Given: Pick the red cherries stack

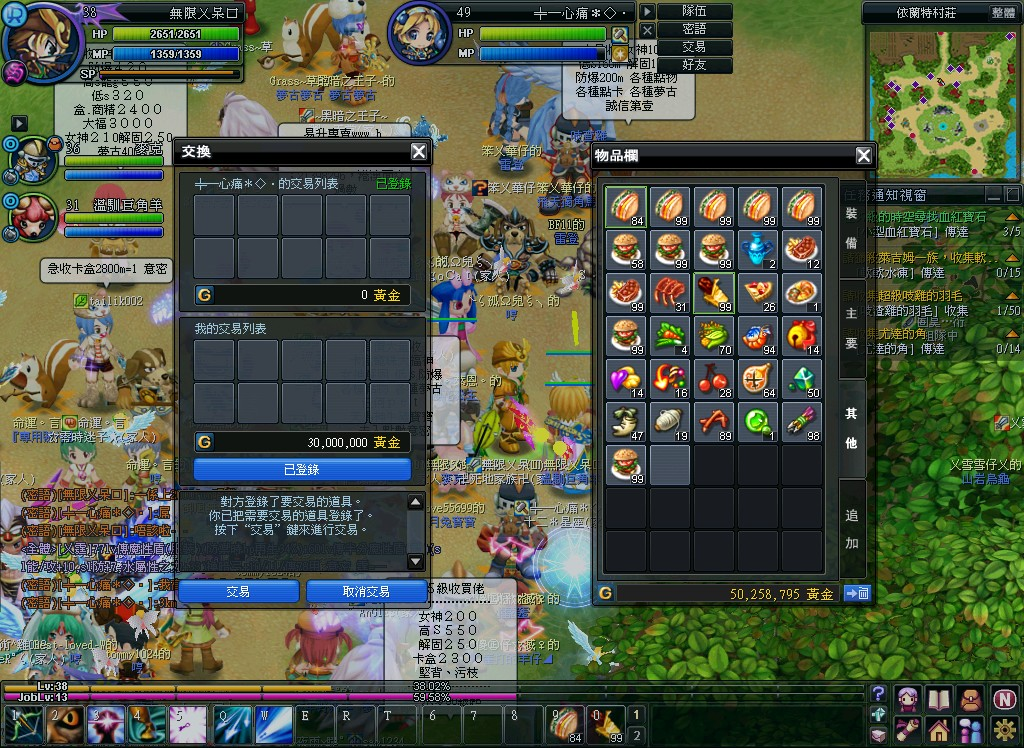Looking at the screenshot, I should pyautogui.click(x=714, y=379).
